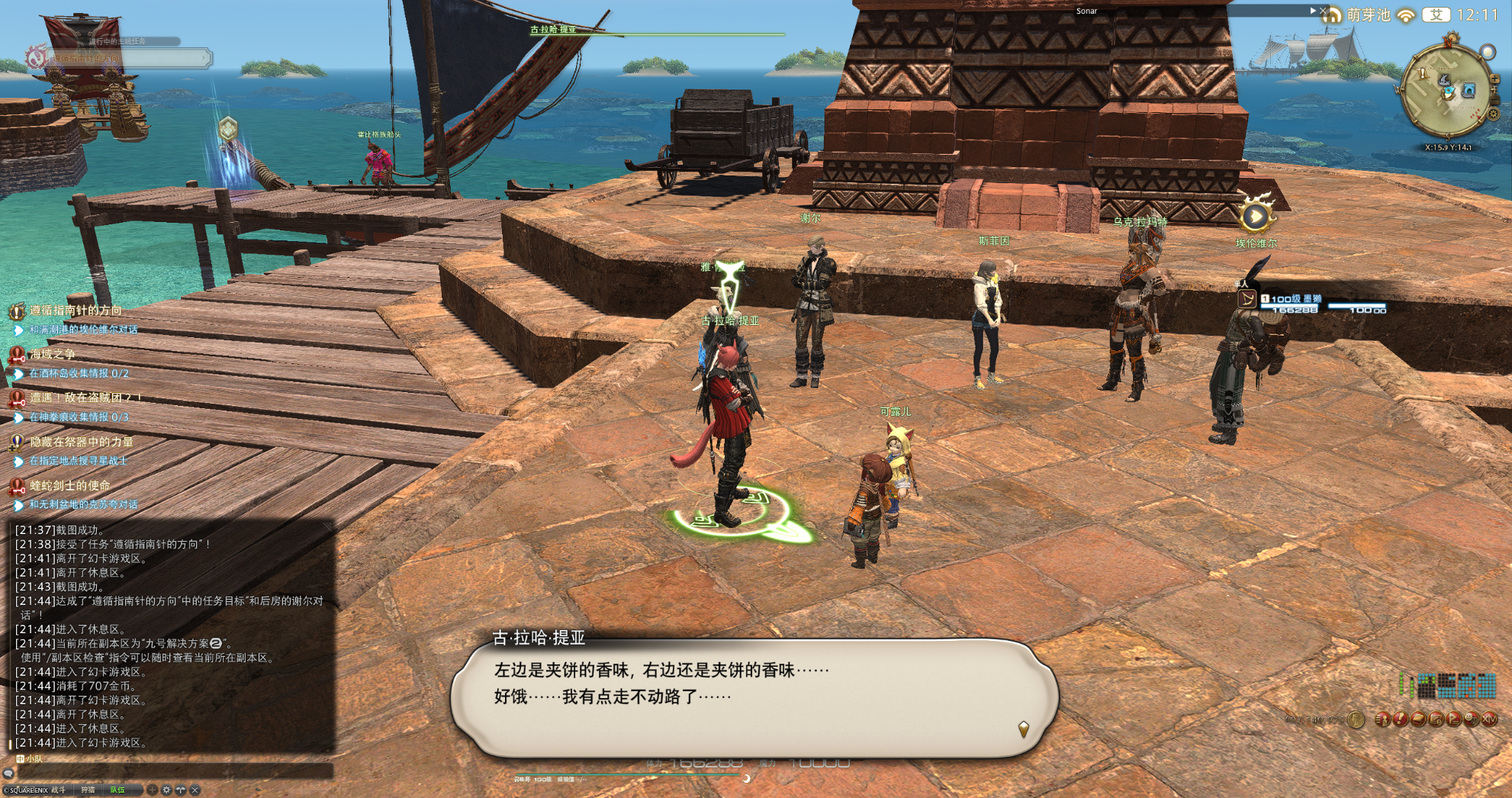Open the Logs menu book icon

pos(1419,719)
